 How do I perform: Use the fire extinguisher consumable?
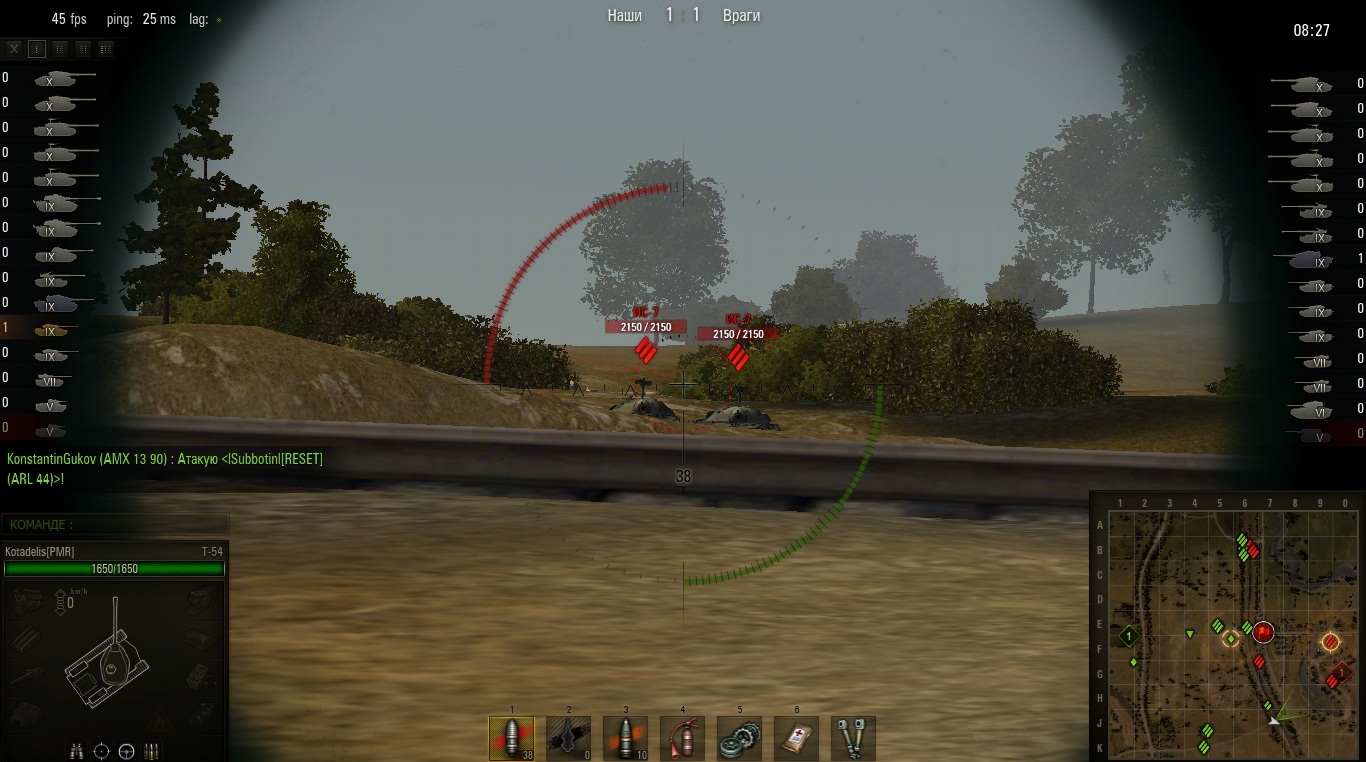(x=682, y=738)
